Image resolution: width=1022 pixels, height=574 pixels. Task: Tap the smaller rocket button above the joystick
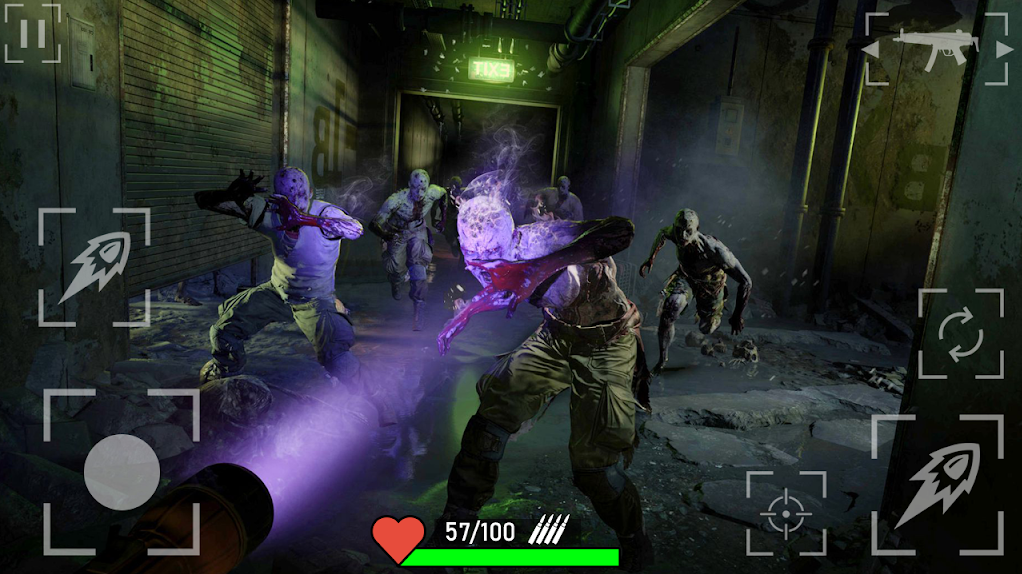pyautogui.click(x=94, y=266)
